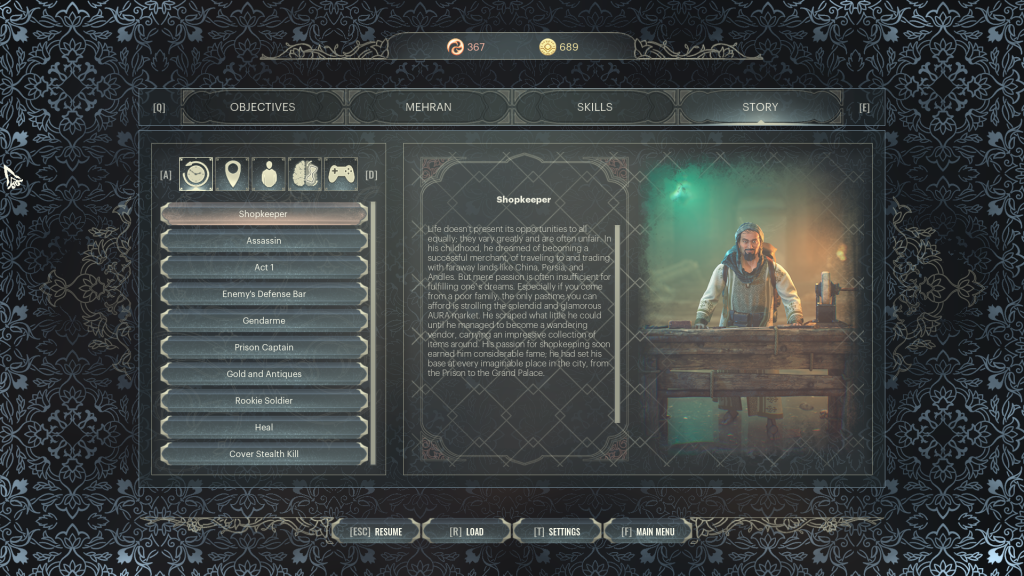Select the Shopkeeper entry
This screenshot has width=1024, height=576.
(264, 214)
